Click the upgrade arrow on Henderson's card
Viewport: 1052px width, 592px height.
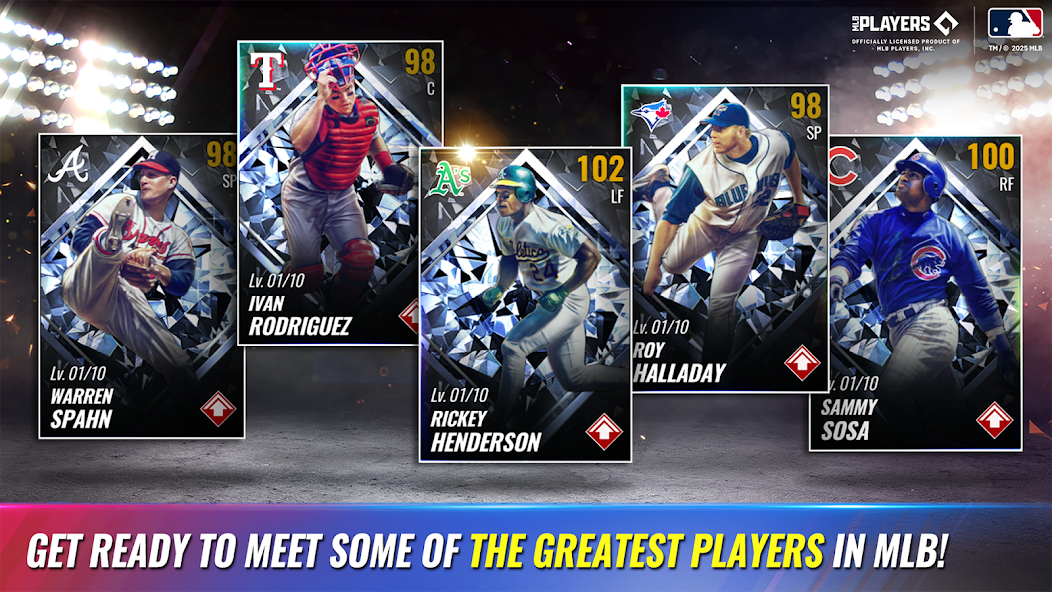pyautogui.click(x=604, y=432)
